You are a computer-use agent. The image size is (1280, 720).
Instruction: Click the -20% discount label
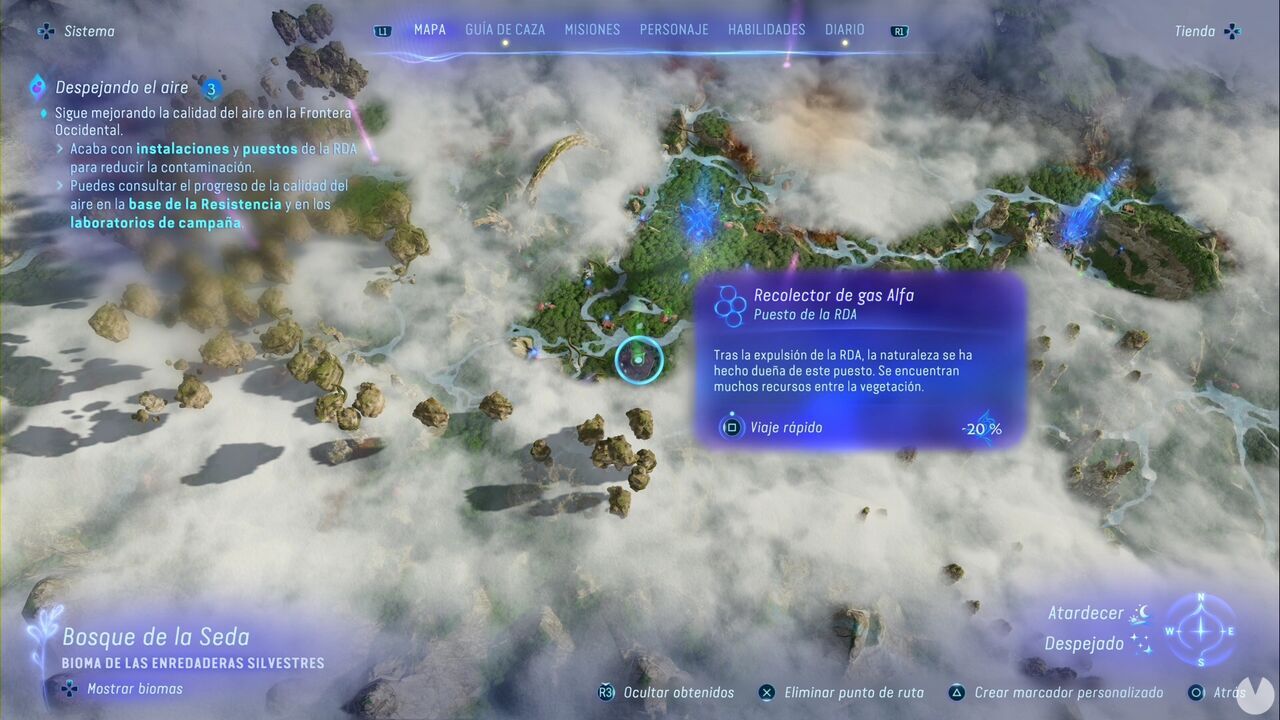click(982, 428)
